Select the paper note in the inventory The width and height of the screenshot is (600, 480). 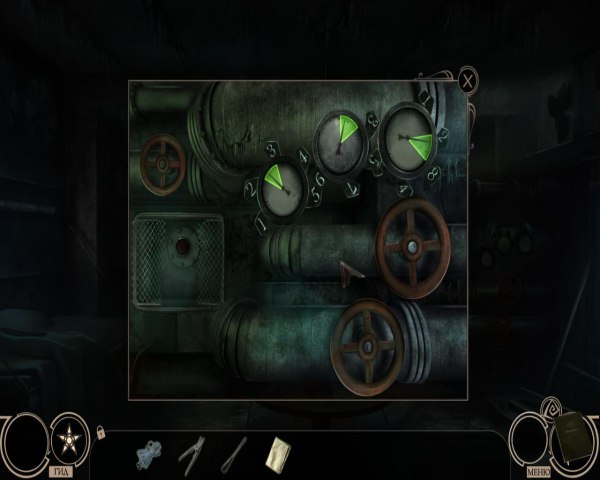pyautogui.click(x=277, y=452)
